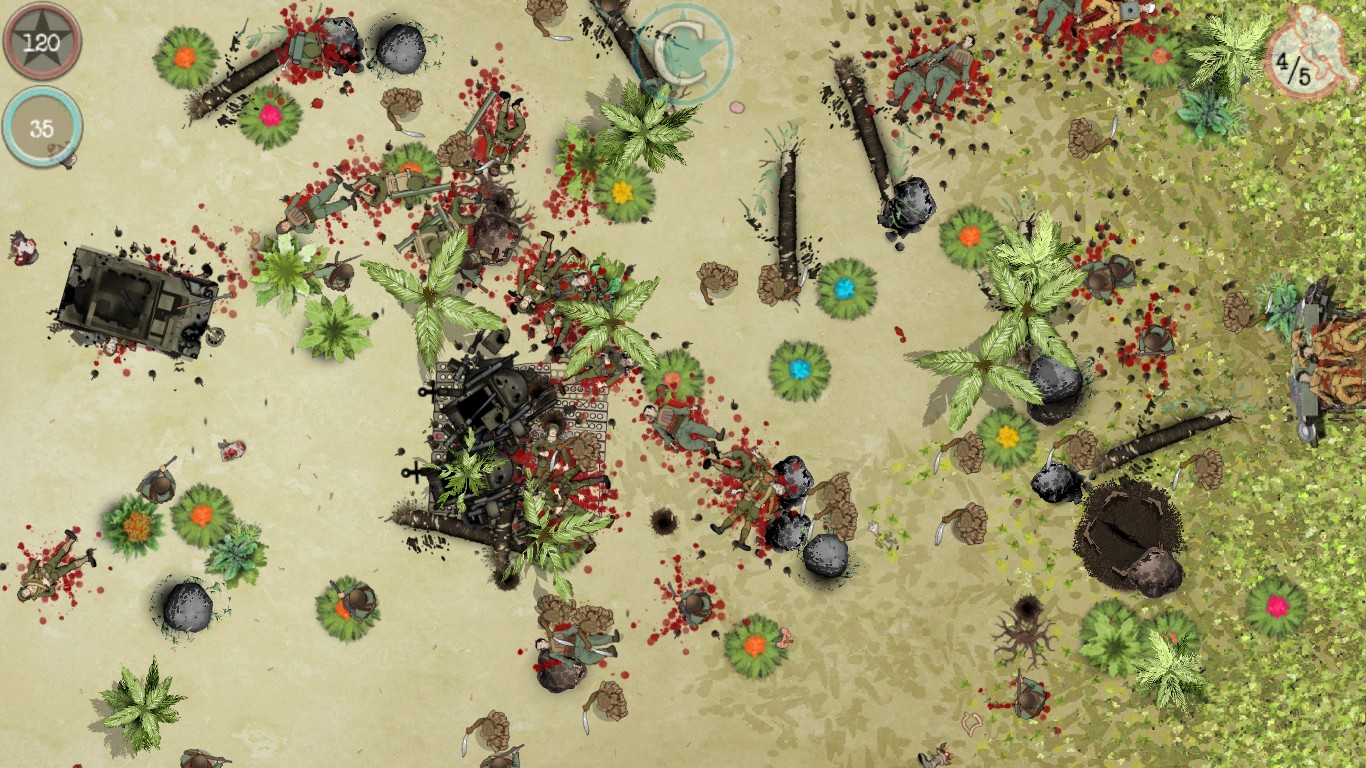
Task: Click the coconut pile near the central palms
Action: (715, 280)
